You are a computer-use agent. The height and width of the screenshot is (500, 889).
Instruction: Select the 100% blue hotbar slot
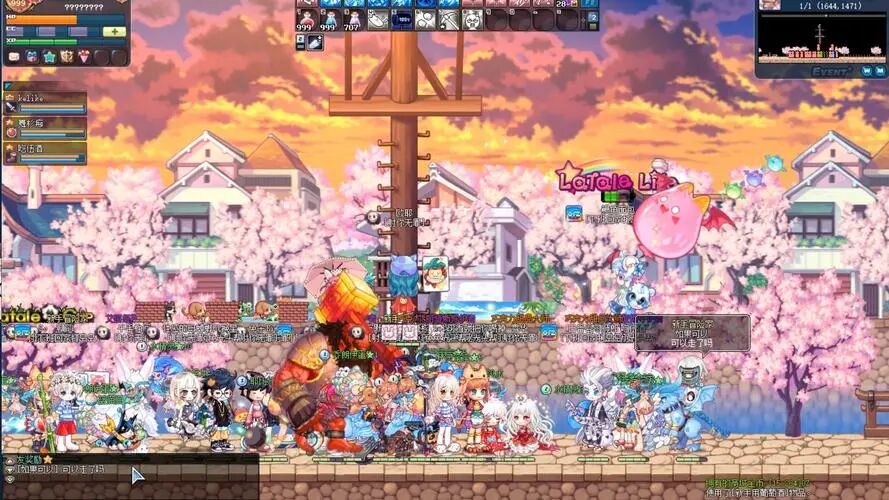click(x=400, y=19)
